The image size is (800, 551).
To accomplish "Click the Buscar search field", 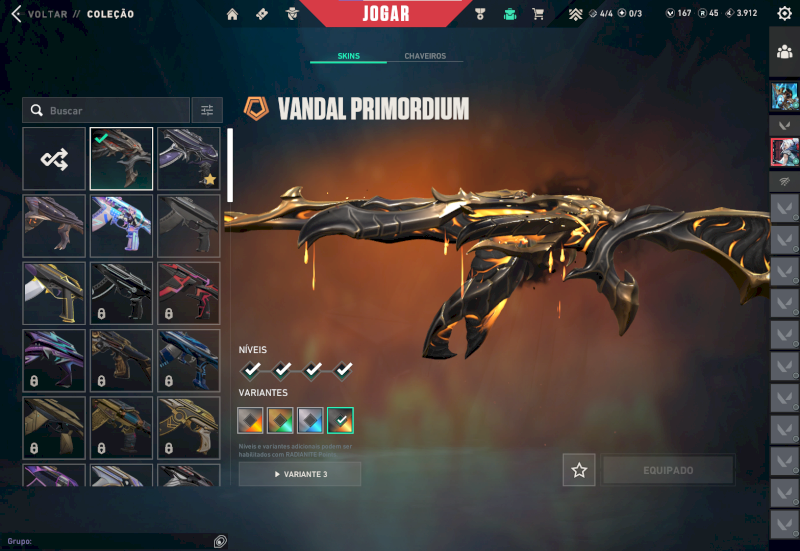I will tap(110, 110).
